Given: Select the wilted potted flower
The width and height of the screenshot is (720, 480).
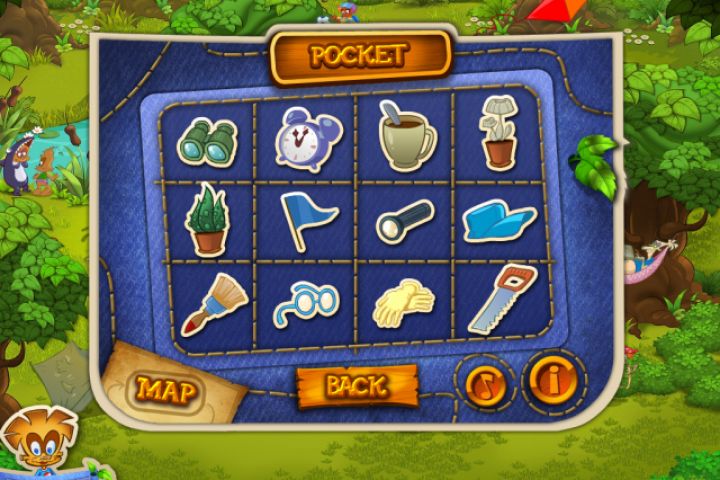Looking at the screenshot, I should (497, 134).
